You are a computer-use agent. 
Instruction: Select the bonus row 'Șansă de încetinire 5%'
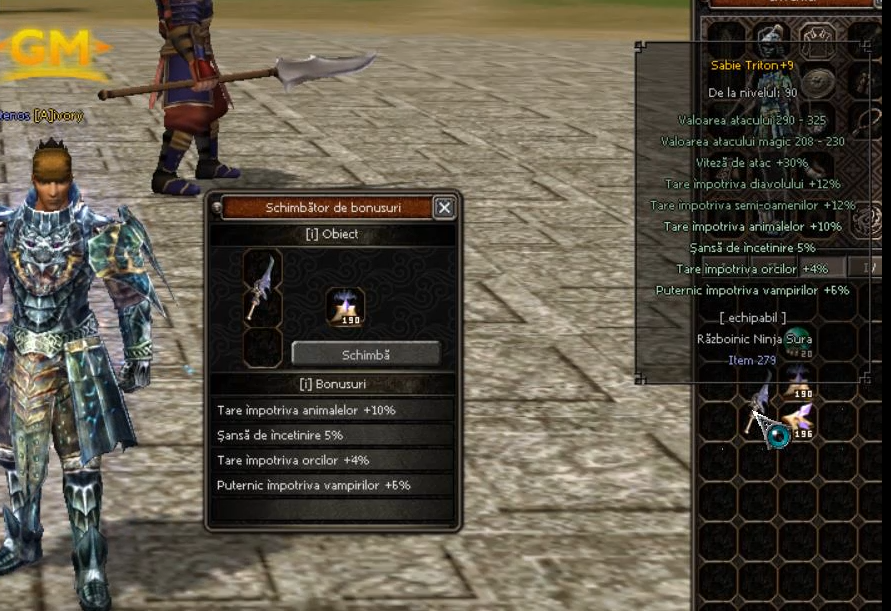click(330, 435)
